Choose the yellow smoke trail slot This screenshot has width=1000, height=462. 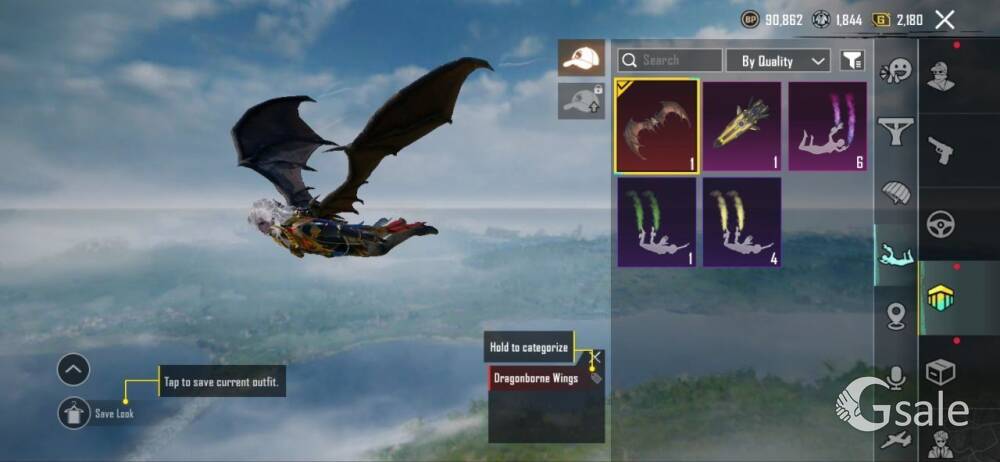(741, 222)
